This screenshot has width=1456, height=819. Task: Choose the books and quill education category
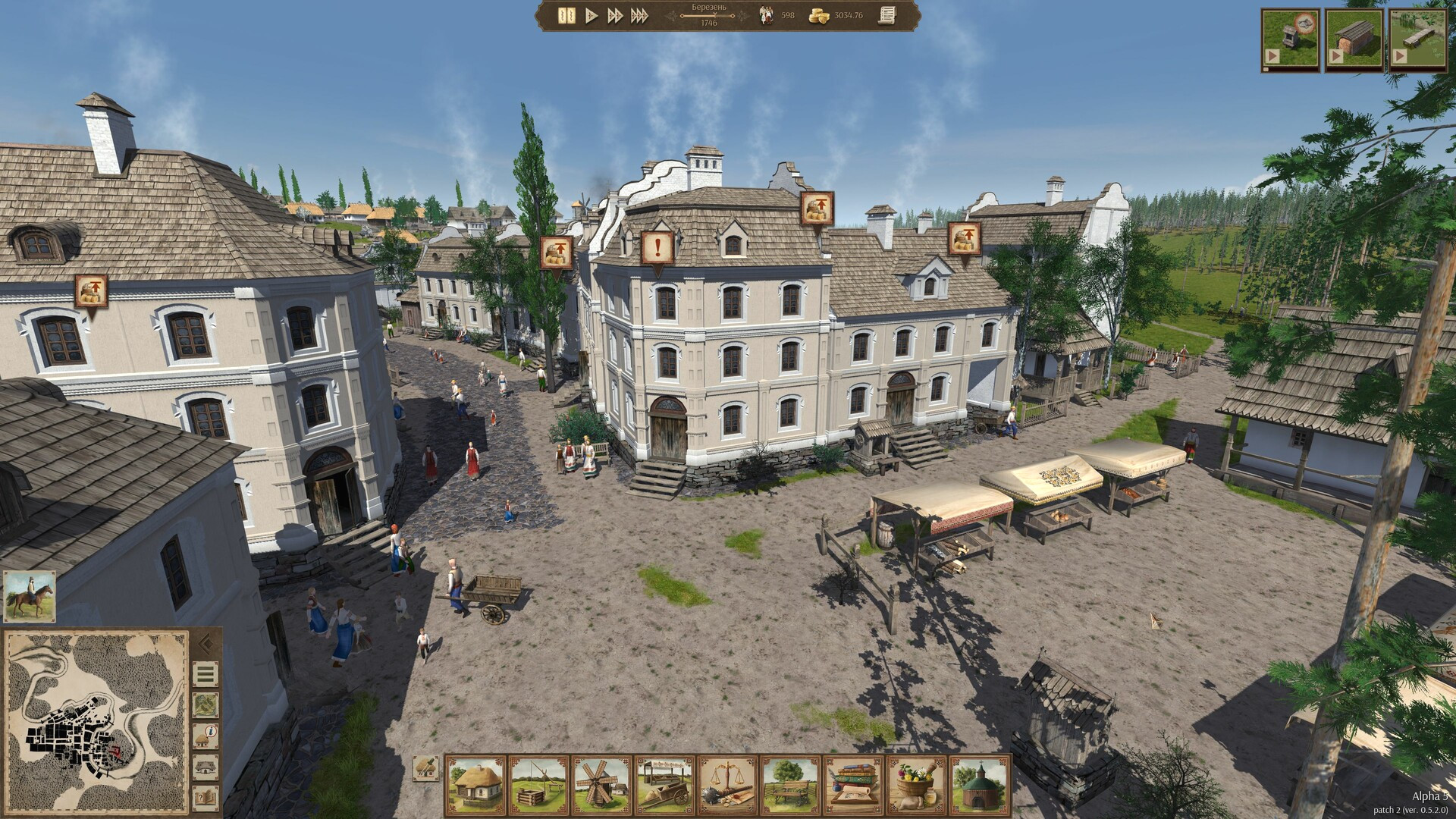pos(853,784)
